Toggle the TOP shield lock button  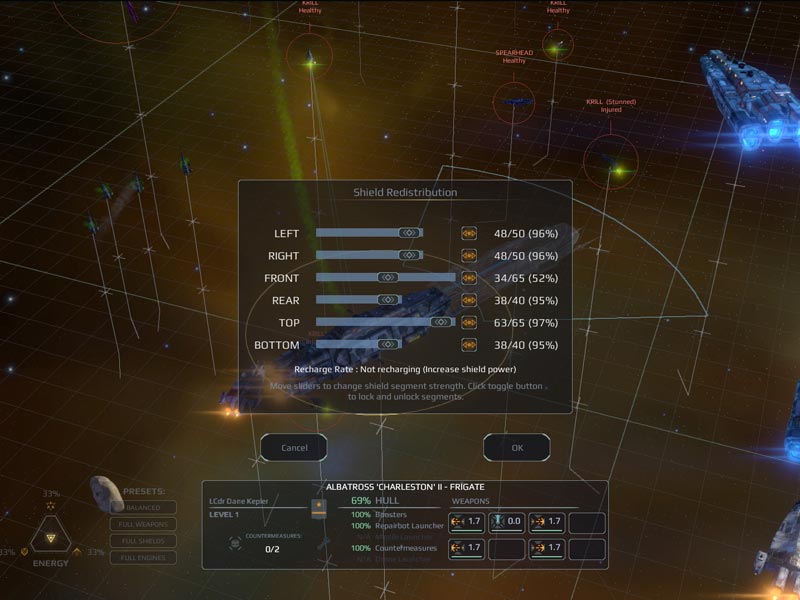(x=469, y=323)
